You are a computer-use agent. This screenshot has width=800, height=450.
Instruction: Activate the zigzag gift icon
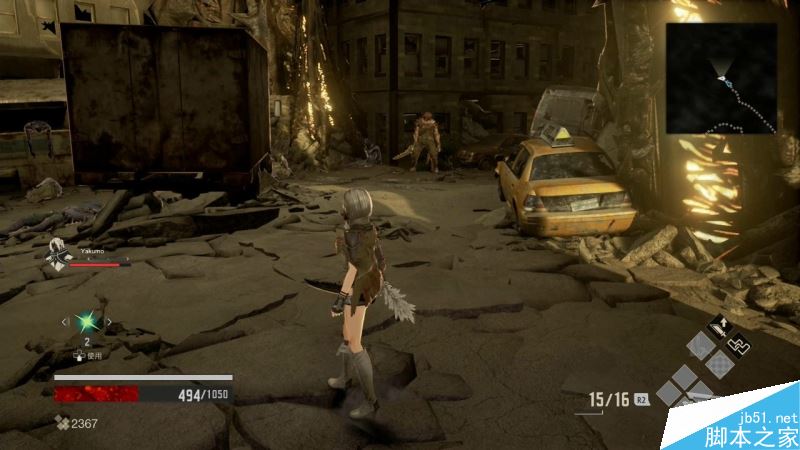[x=739, y=346]
